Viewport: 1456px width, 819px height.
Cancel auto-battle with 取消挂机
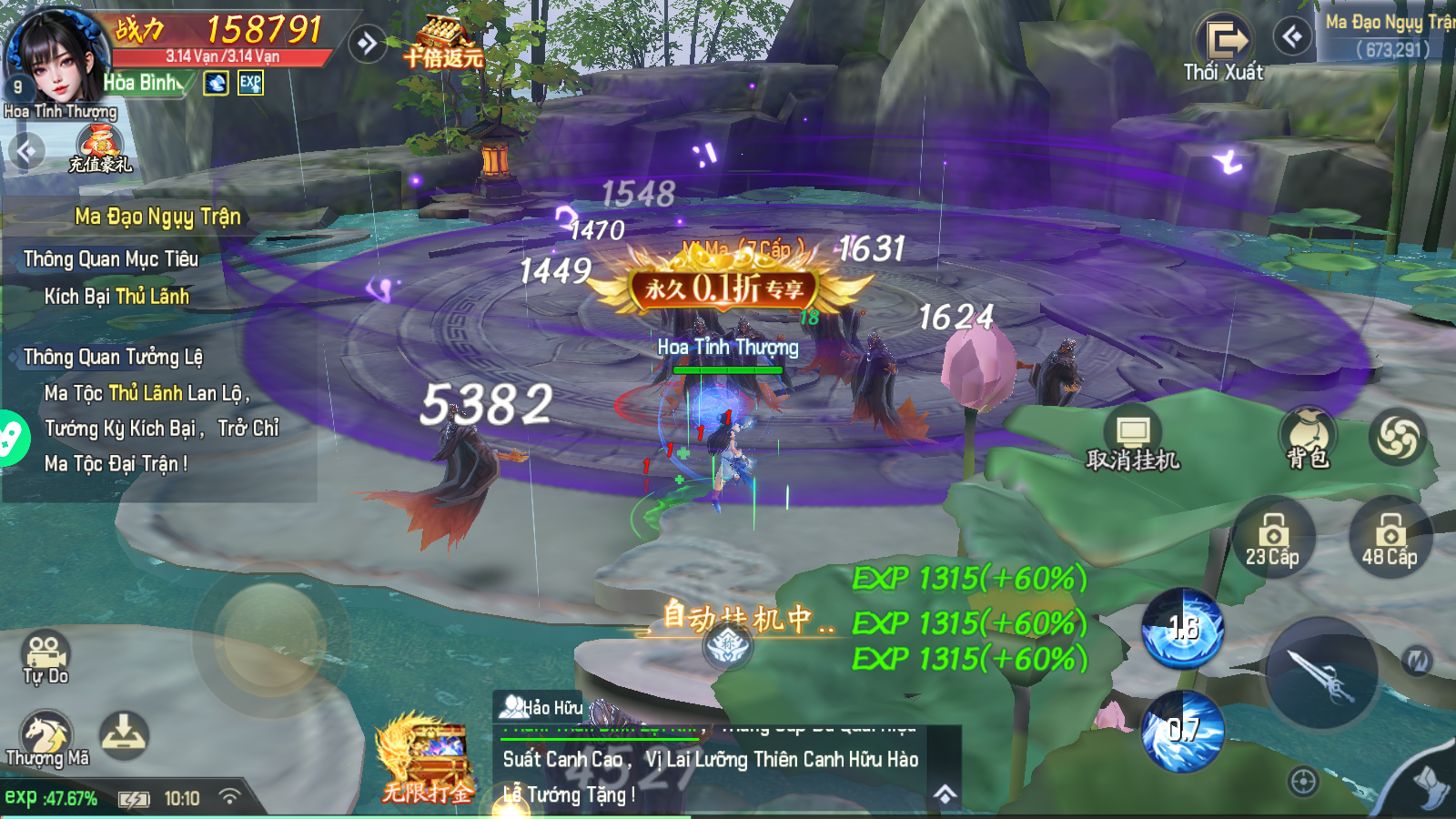coord(1132,442)
